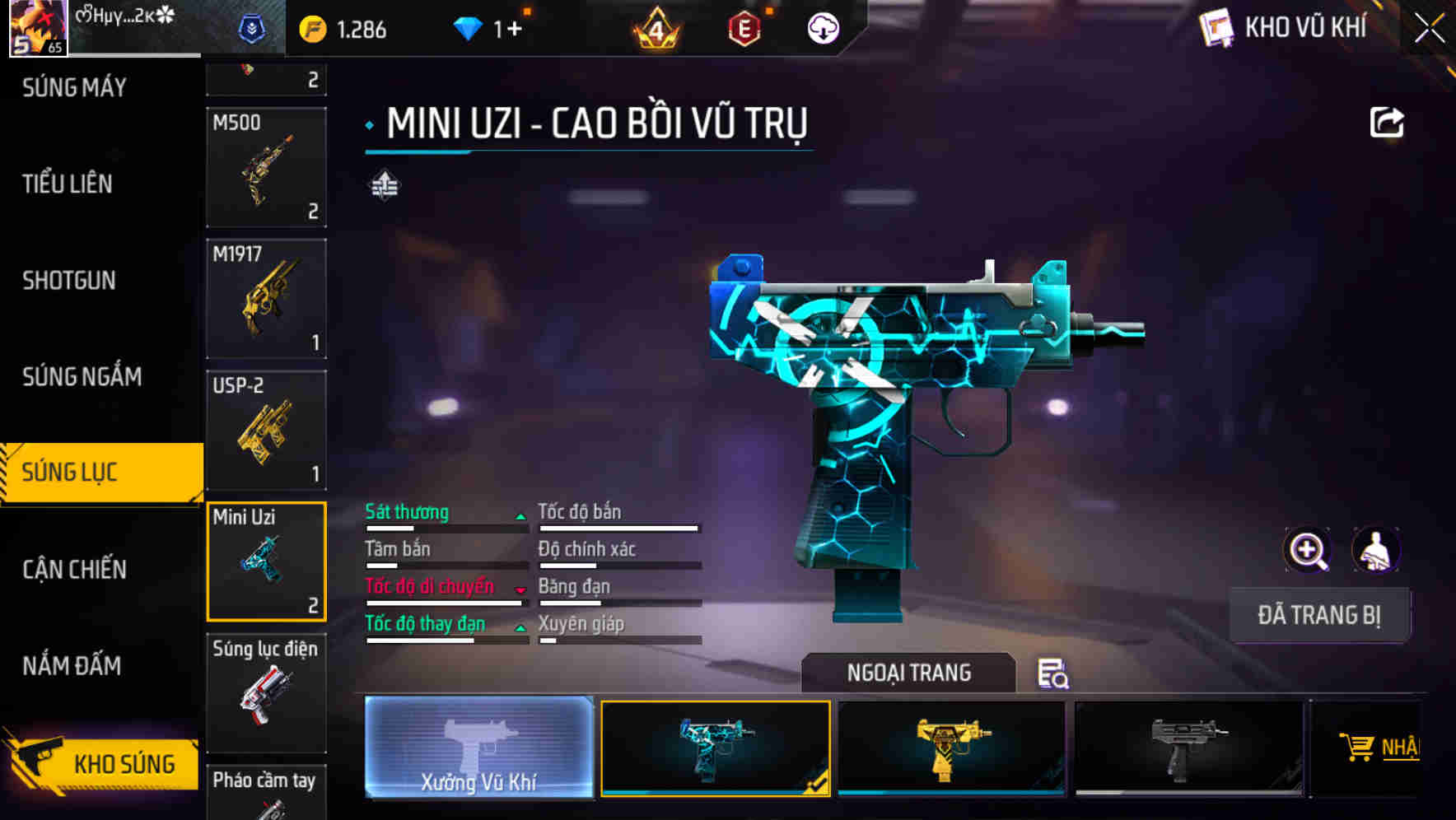Switch to the NGOẠI TRANG tab

(909, 673)
